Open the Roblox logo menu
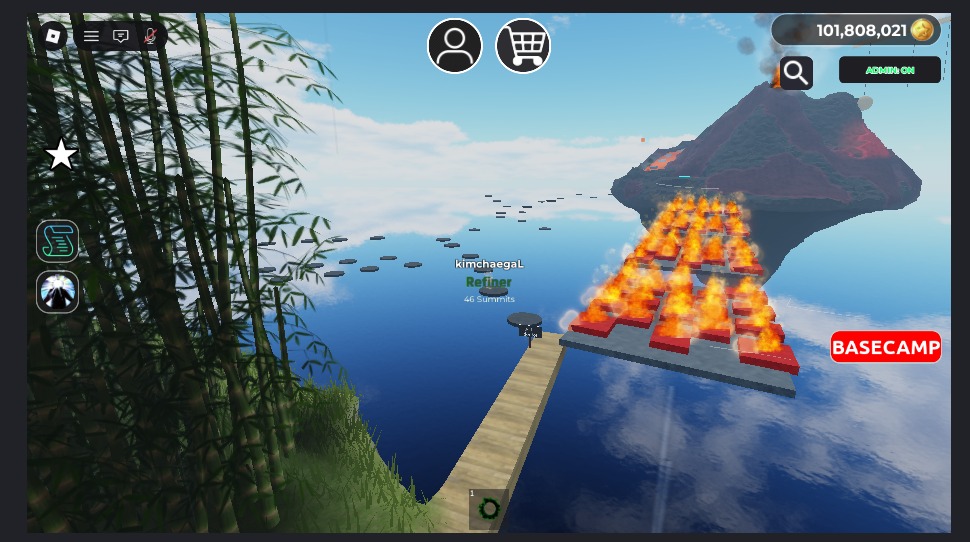The width and height of the screenshot is (970, 542). pyautogui.click(x=53, y=36)
